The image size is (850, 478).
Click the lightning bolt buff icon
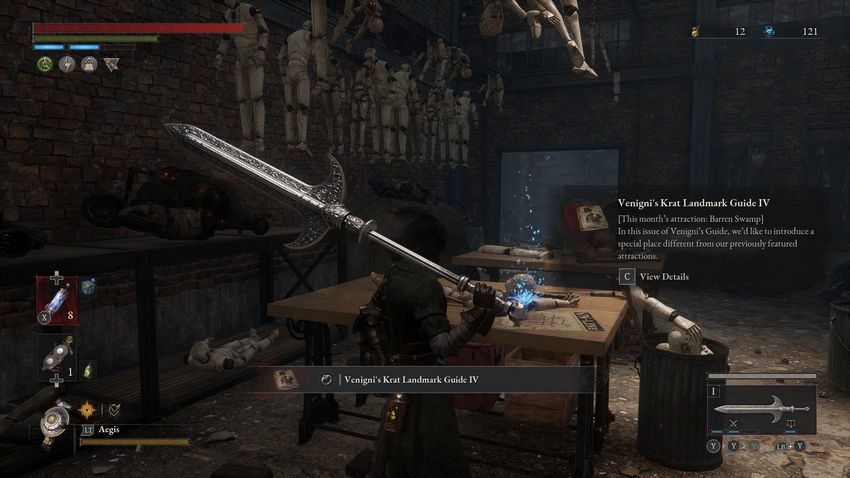point(67,64)
